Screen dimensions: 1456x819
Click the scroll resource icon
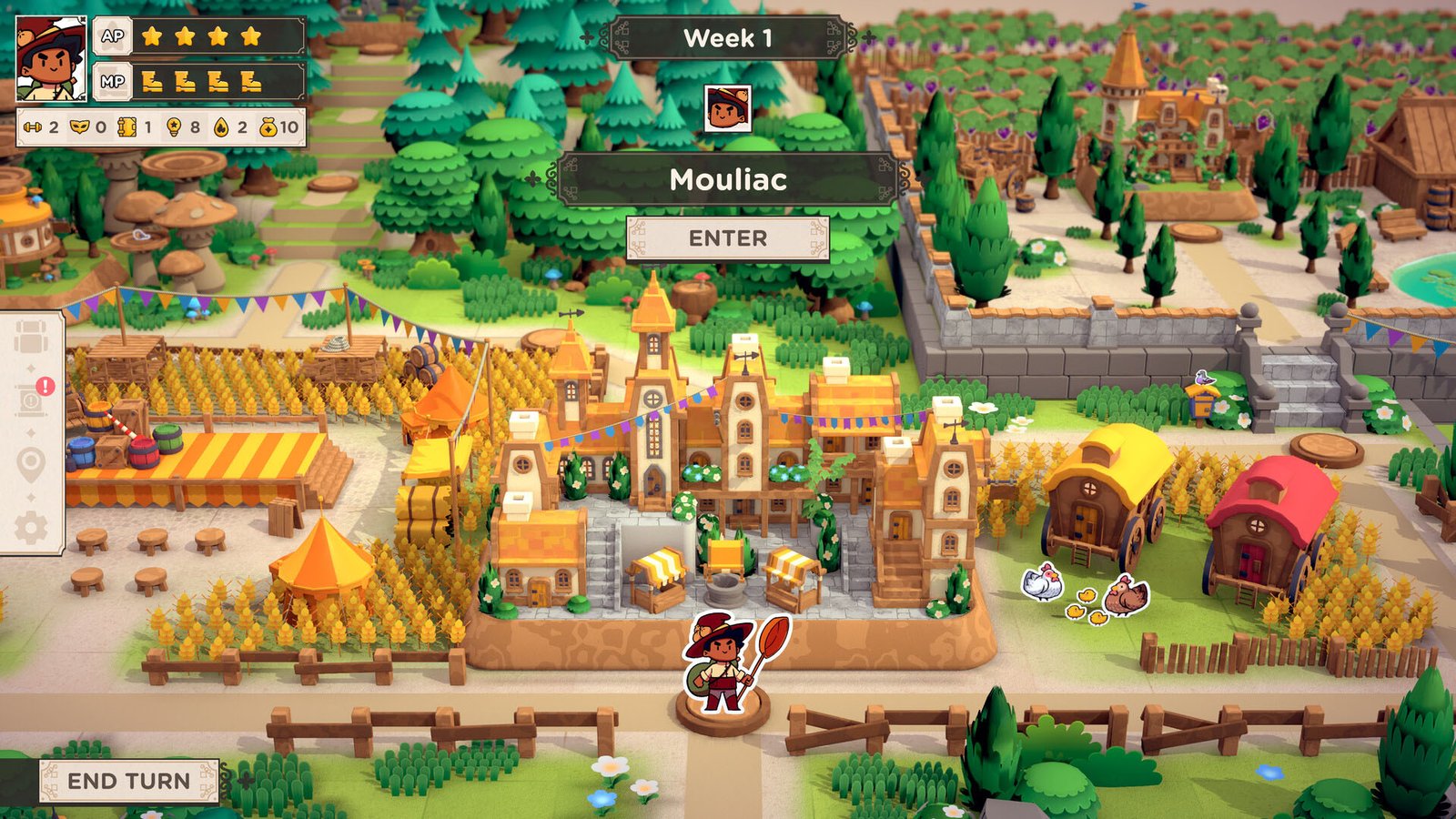(x=126, y=126)
